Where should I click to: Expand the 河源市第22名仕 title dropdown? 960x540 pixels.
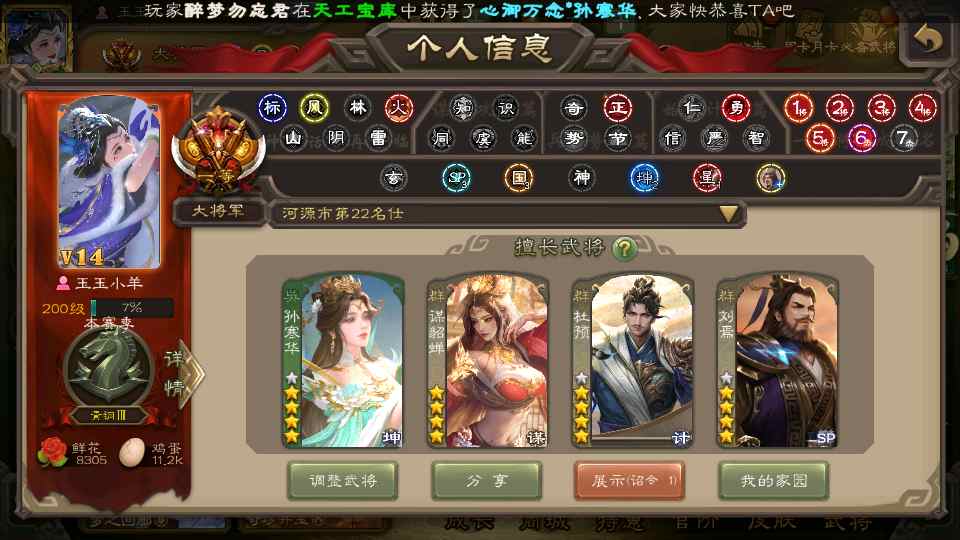[x=729, y=214]
